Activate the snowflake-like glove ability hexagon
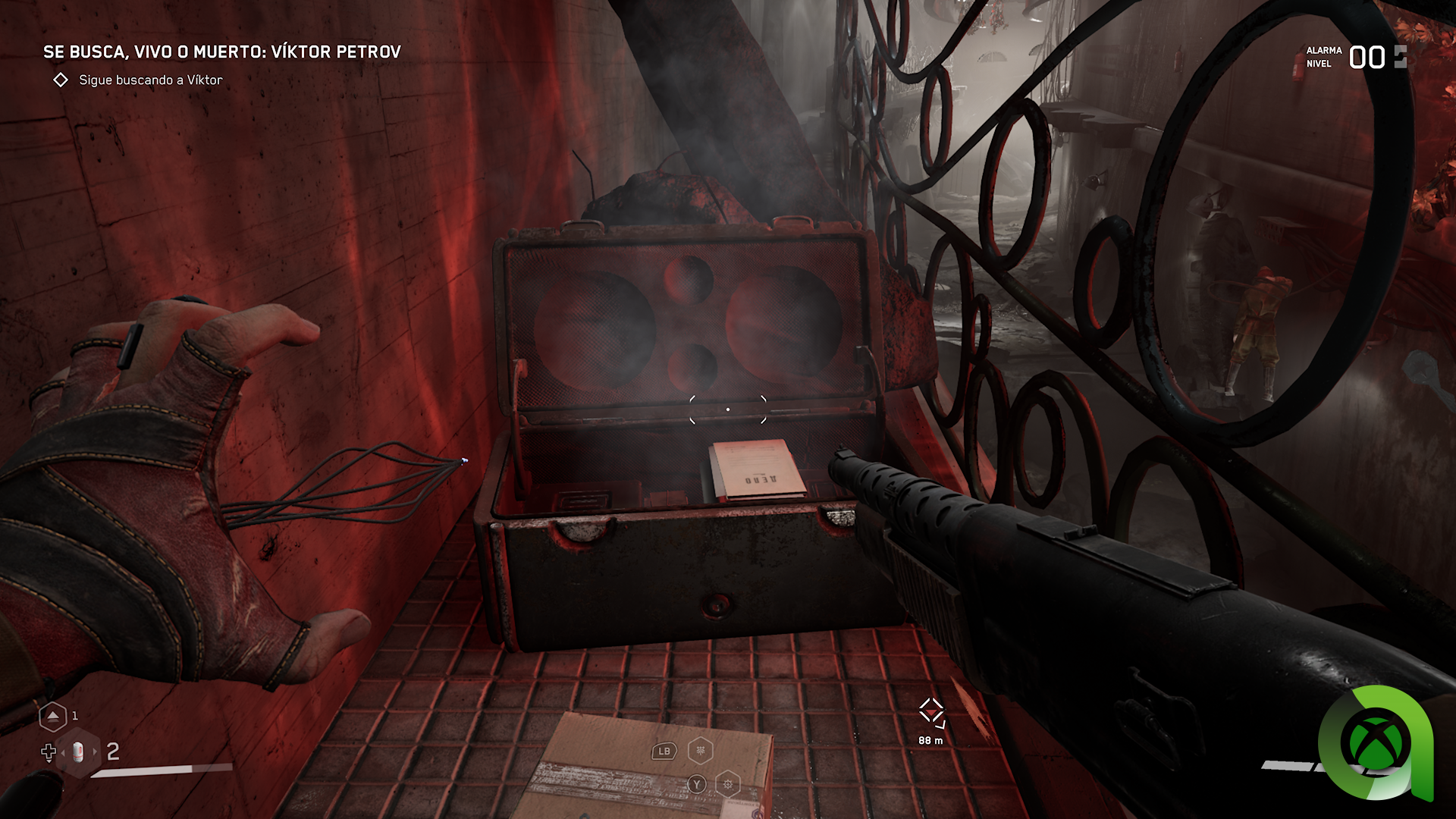The width and height of the screenshot is (1456, 819). [700, 751]
